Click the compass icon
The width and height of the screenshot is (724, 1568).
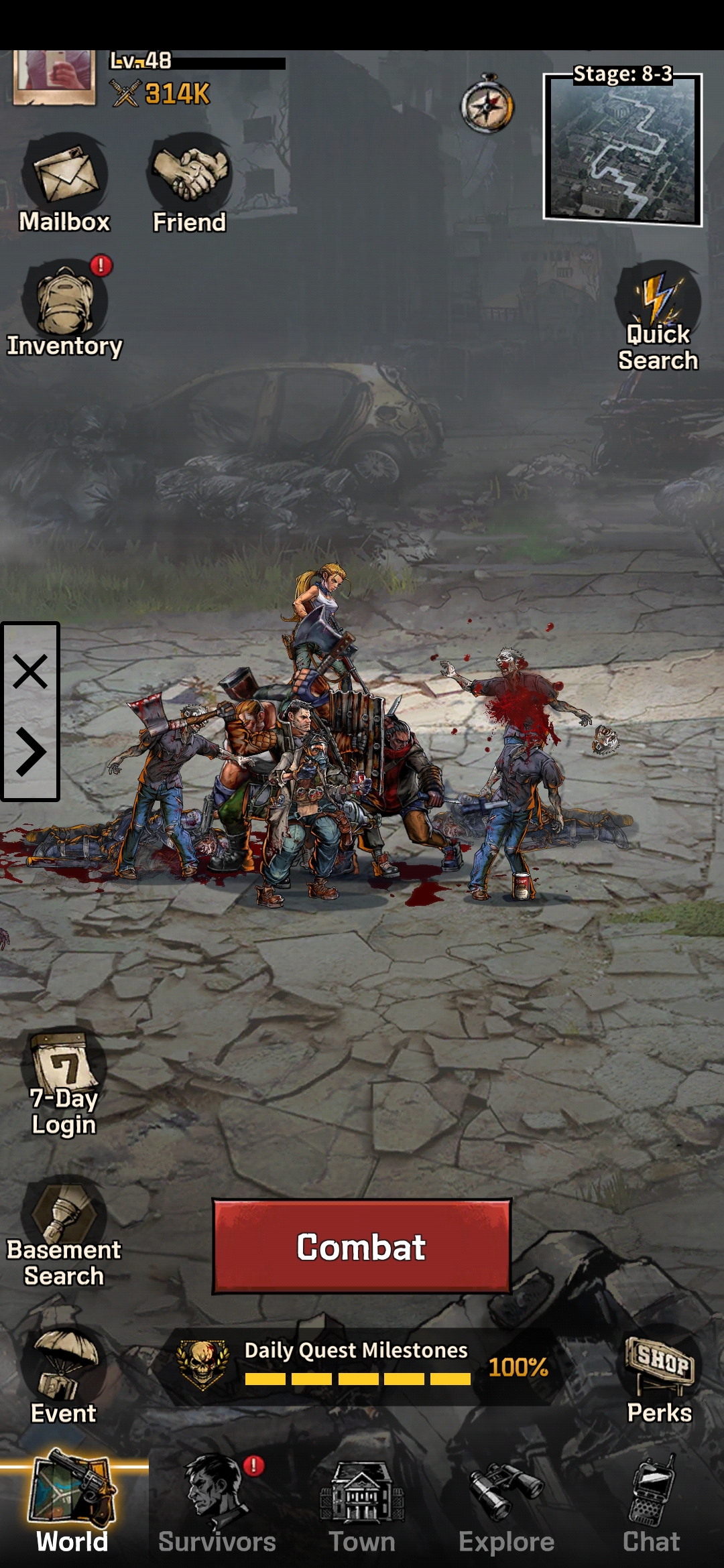(487, 106)
